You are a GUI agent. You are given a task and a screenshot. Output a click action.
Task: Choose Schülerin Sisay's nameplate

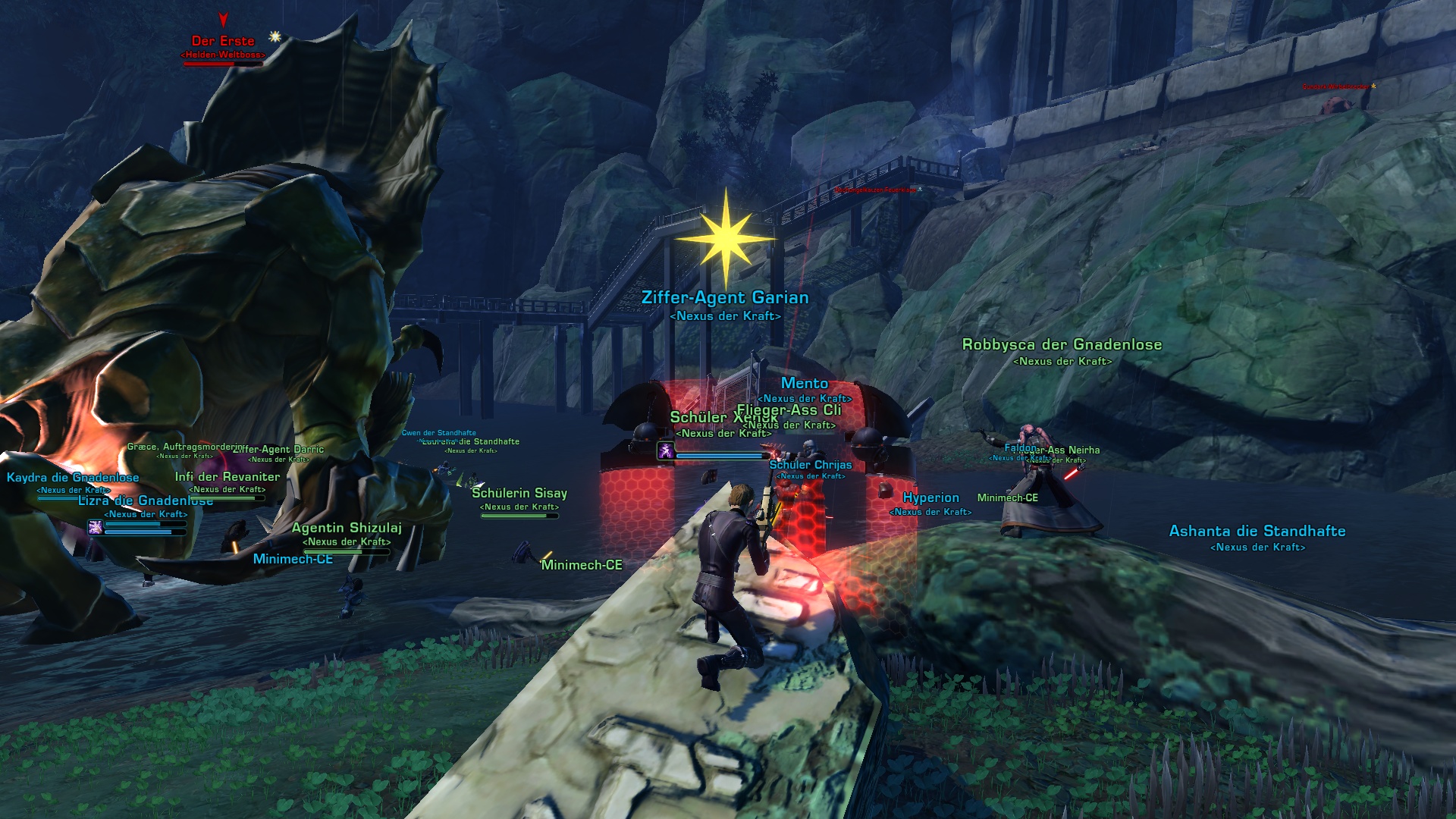(x=519, y=494)
